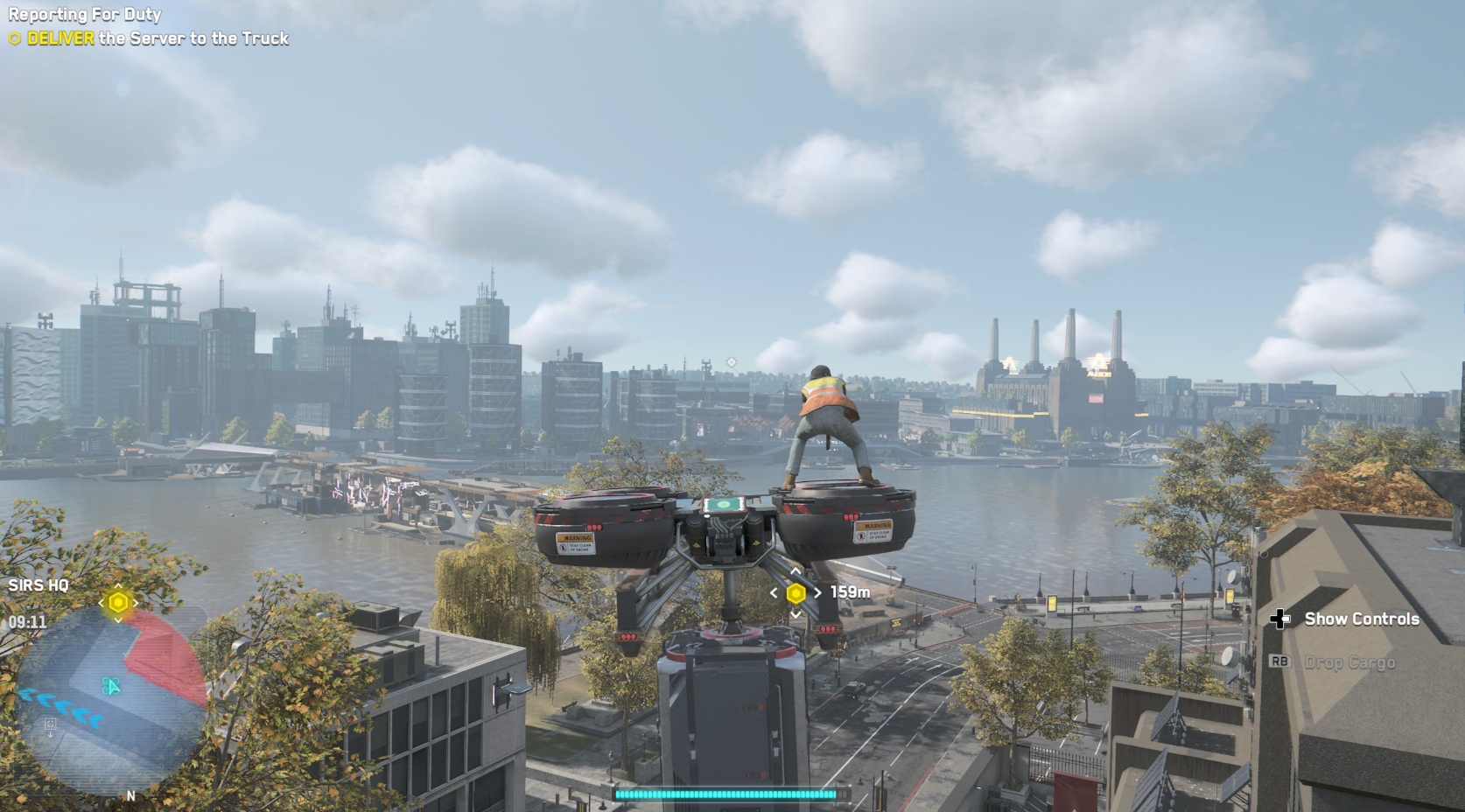Screen dimensions: 1465x812
Task: Expand the left chevron beside the waypoint hexagon
Action: (x=774, y=593)
